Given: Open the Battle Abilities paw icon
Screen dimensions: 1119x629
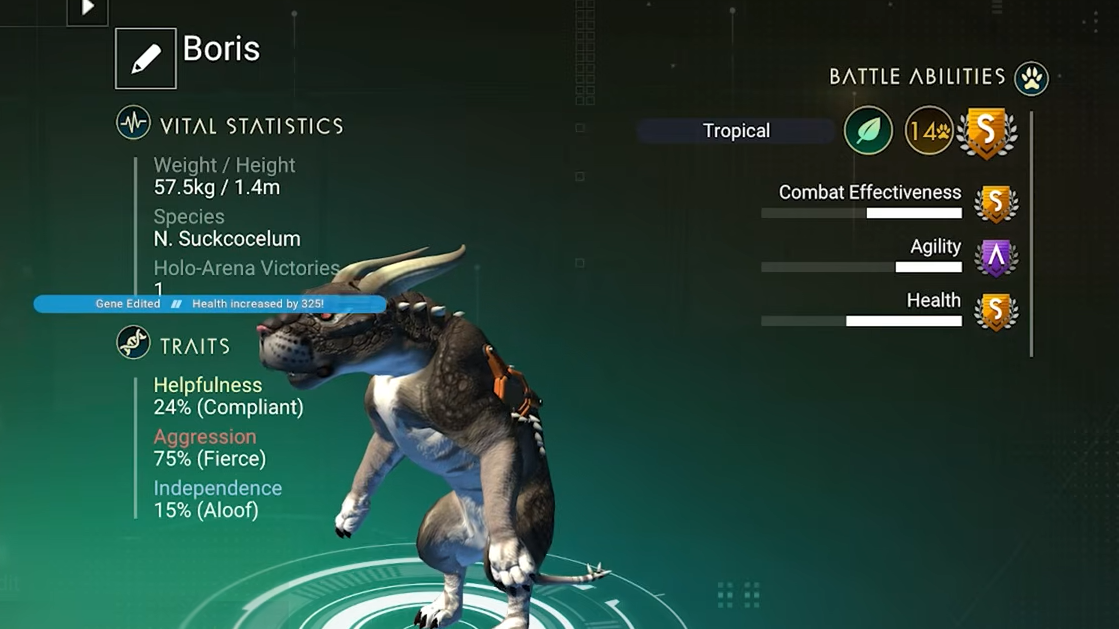Looking at the screenshot, I should click(x=1031, y=78).
